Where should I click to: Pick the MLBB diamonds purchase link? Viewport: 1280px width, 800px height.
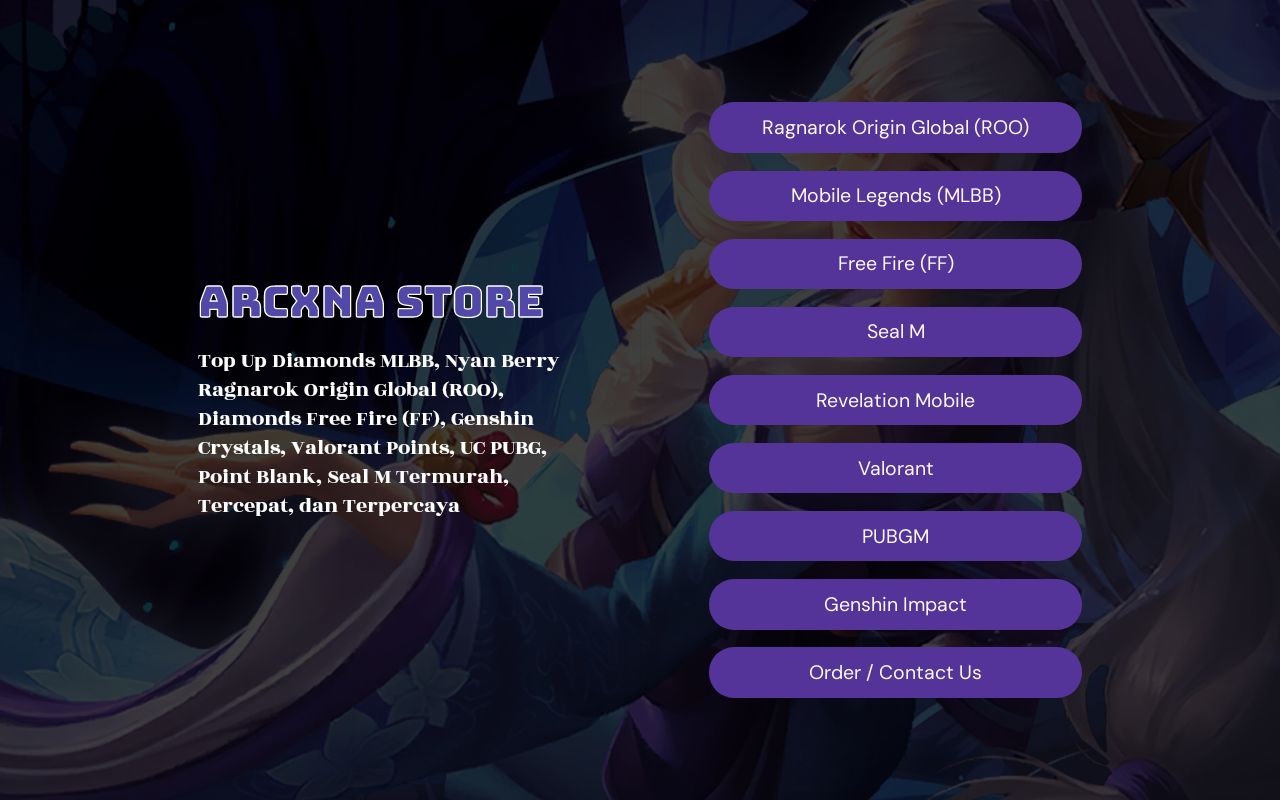point(896,195)
